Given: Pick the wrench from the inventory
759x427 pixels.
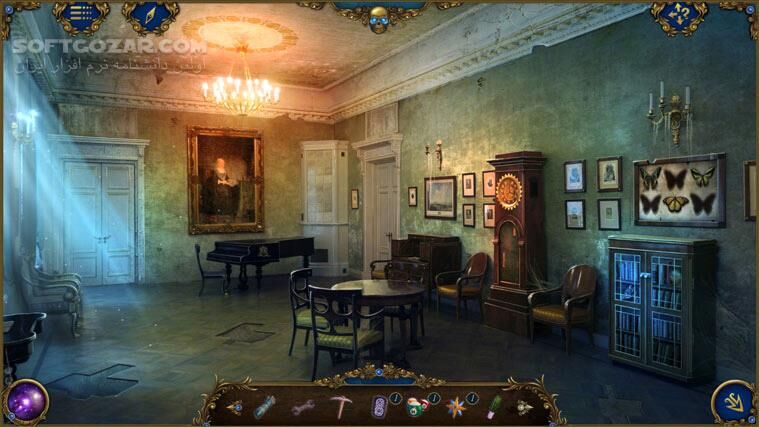Looking at the screenshot, I should tap(302, 407).
